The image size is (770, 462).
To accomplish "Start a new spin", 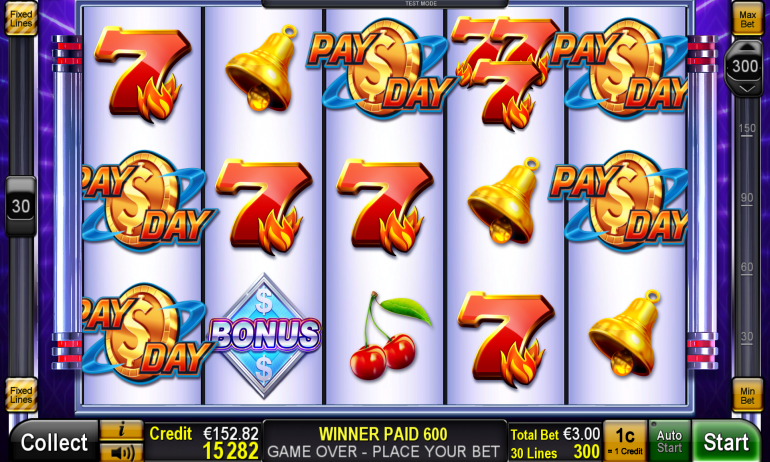I will 726,442.
